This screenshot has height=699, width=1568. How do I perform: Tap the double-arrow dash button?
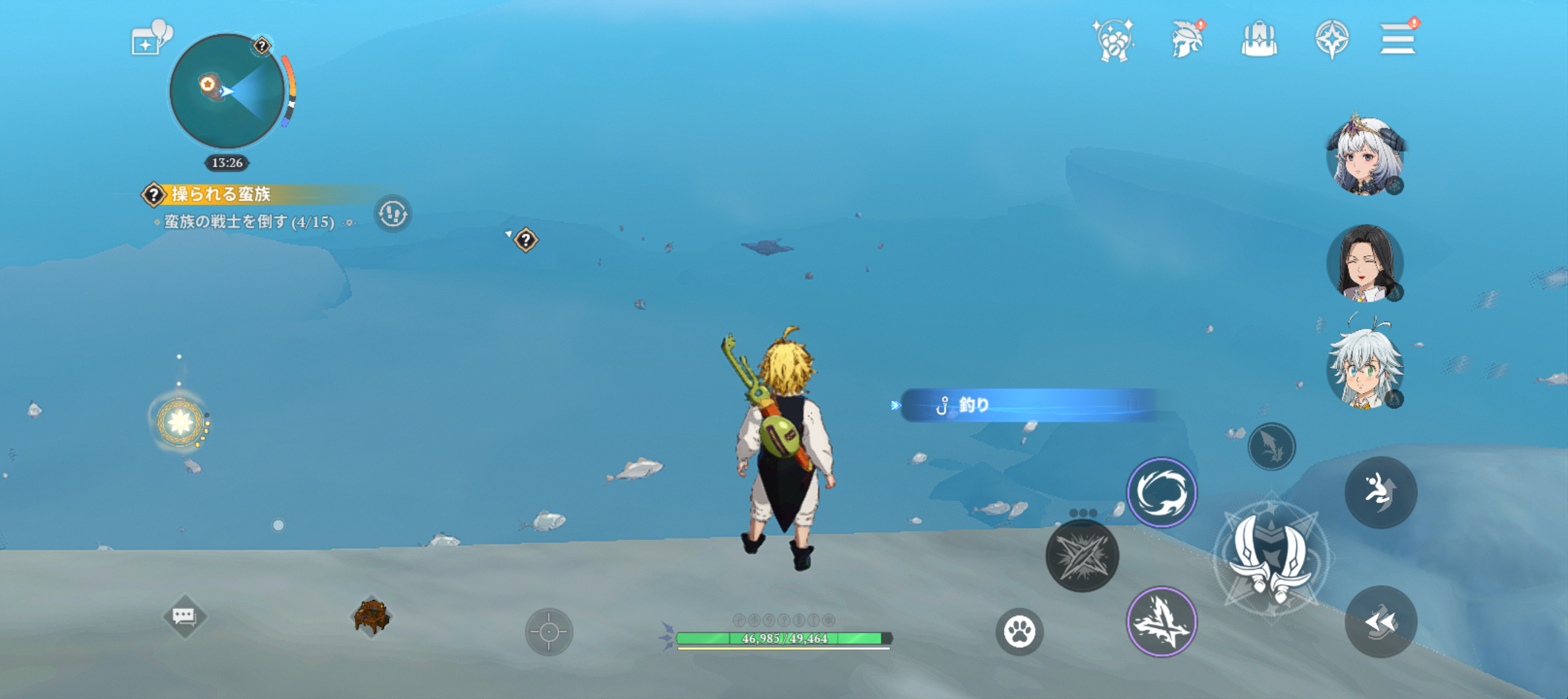click(x=1381, y=622)
